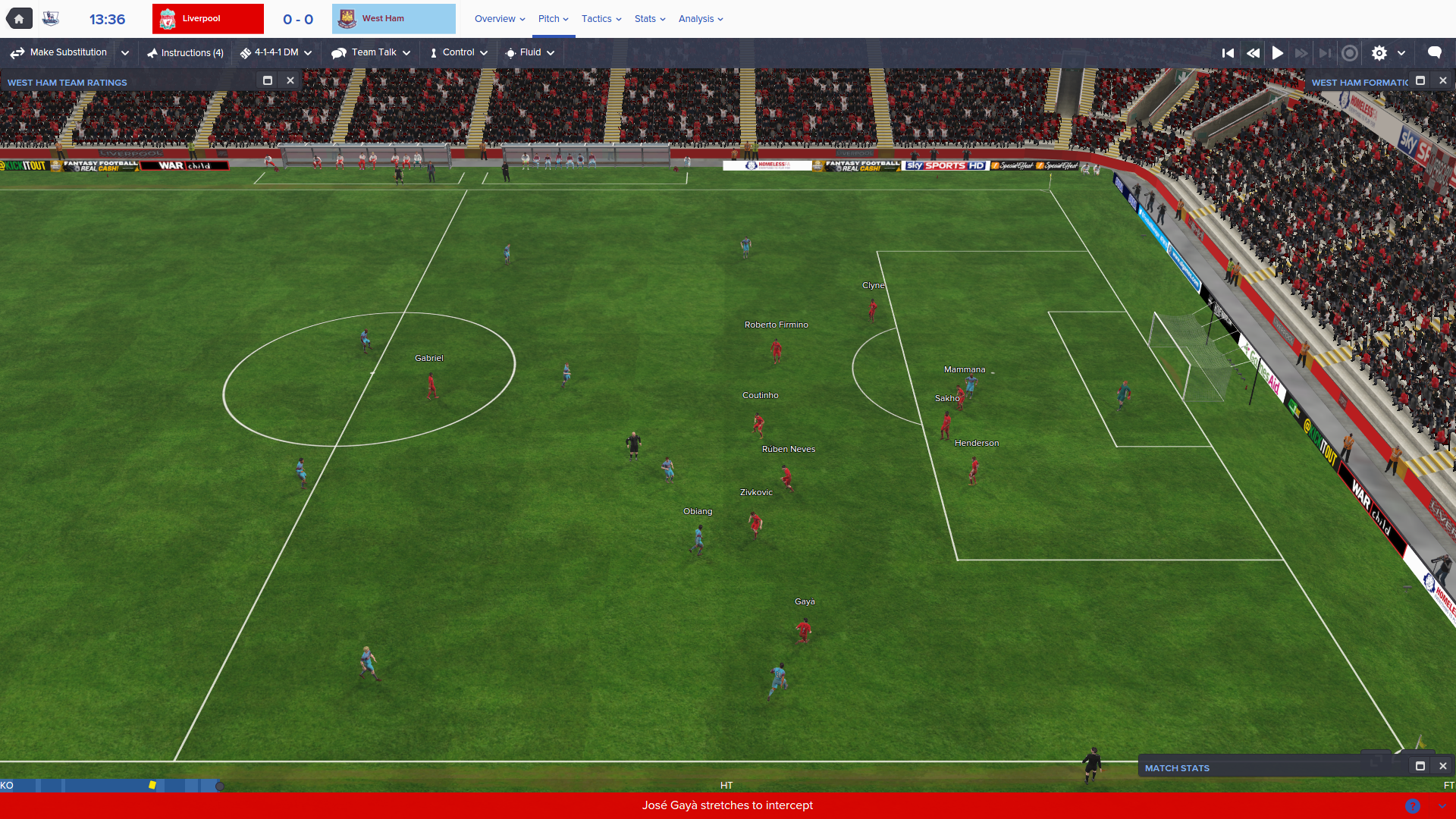This screenshot has height=819, width=1456.
Task: Open Instructions (4) panel
Action: click(185, 53)
